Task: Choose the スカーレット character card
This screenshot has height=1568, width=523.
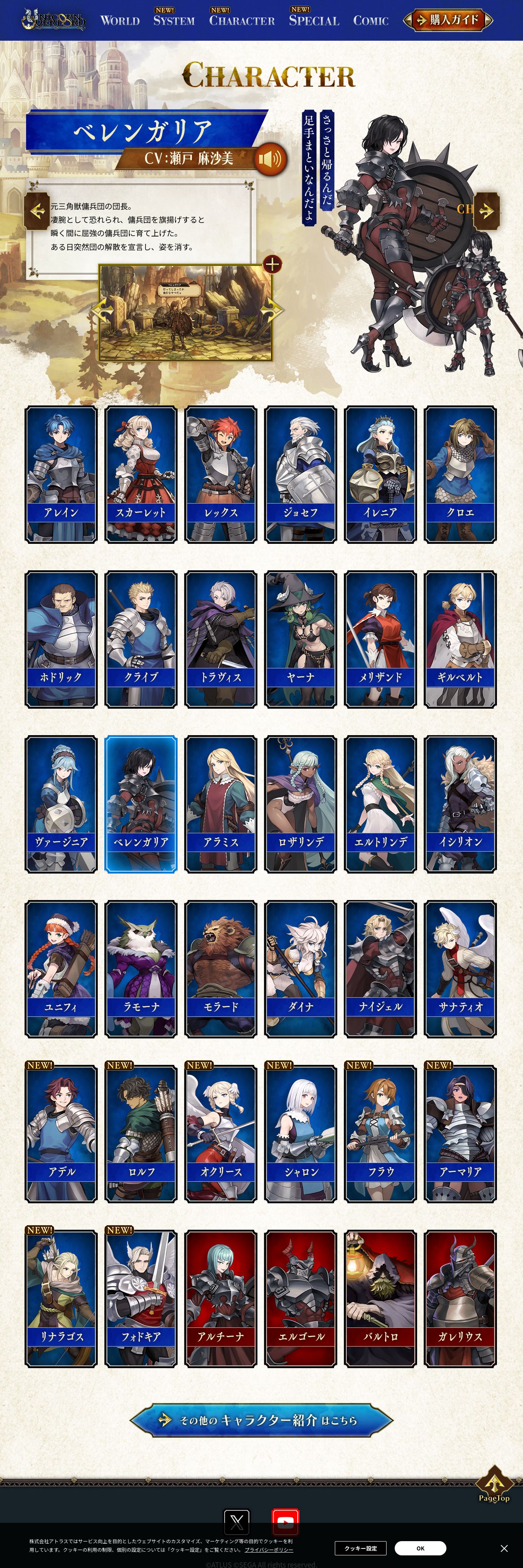Action: click(141, 474)
